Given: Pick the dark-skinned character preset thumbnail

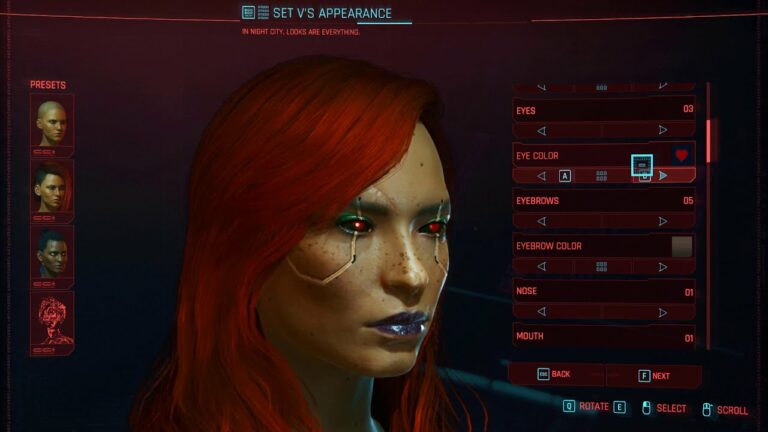Looking at the screenshot, I should coord(52,253).
